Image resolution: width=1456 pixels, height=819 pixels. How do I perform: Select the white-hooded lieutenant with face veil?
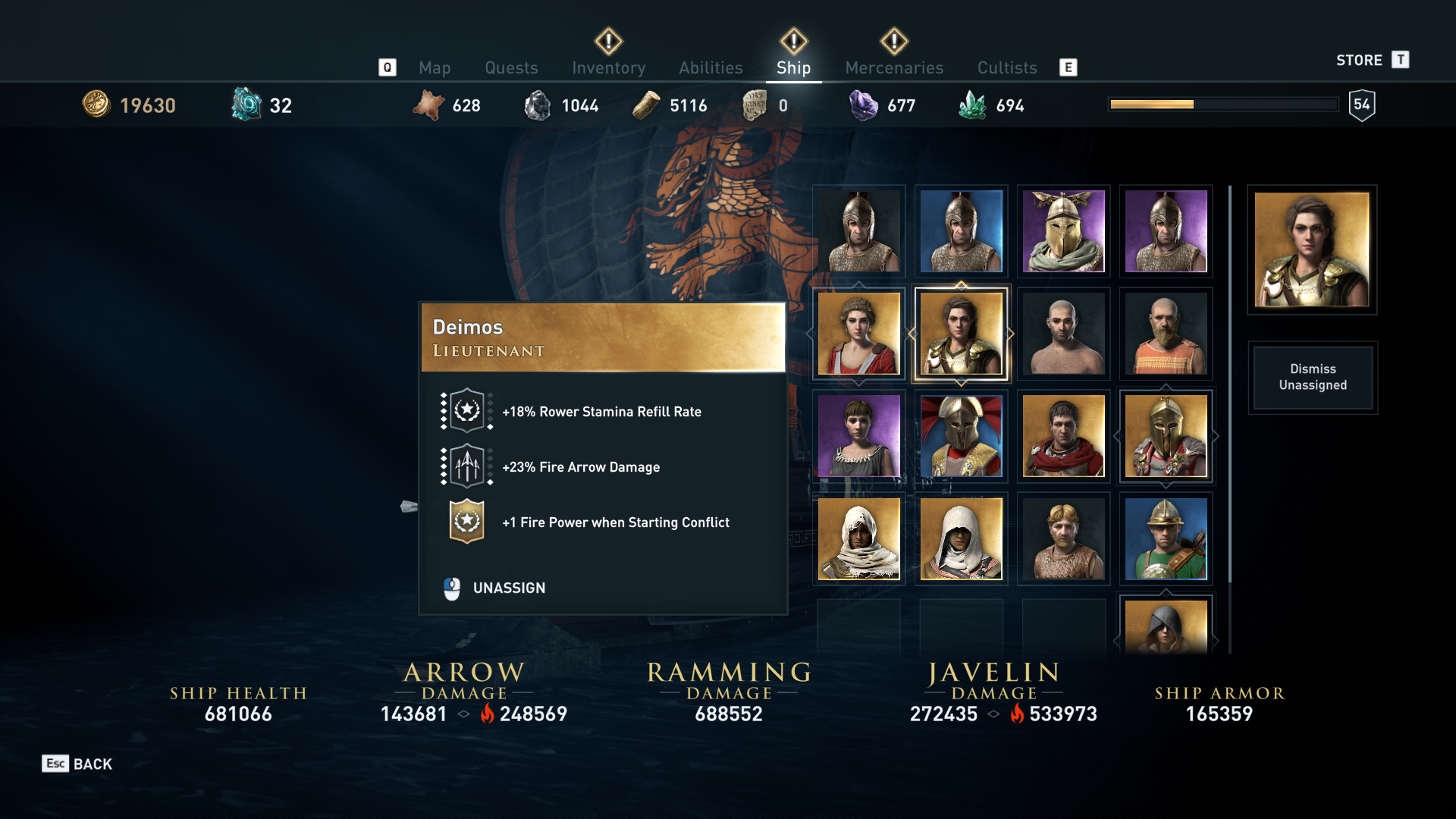coord(858,538)
